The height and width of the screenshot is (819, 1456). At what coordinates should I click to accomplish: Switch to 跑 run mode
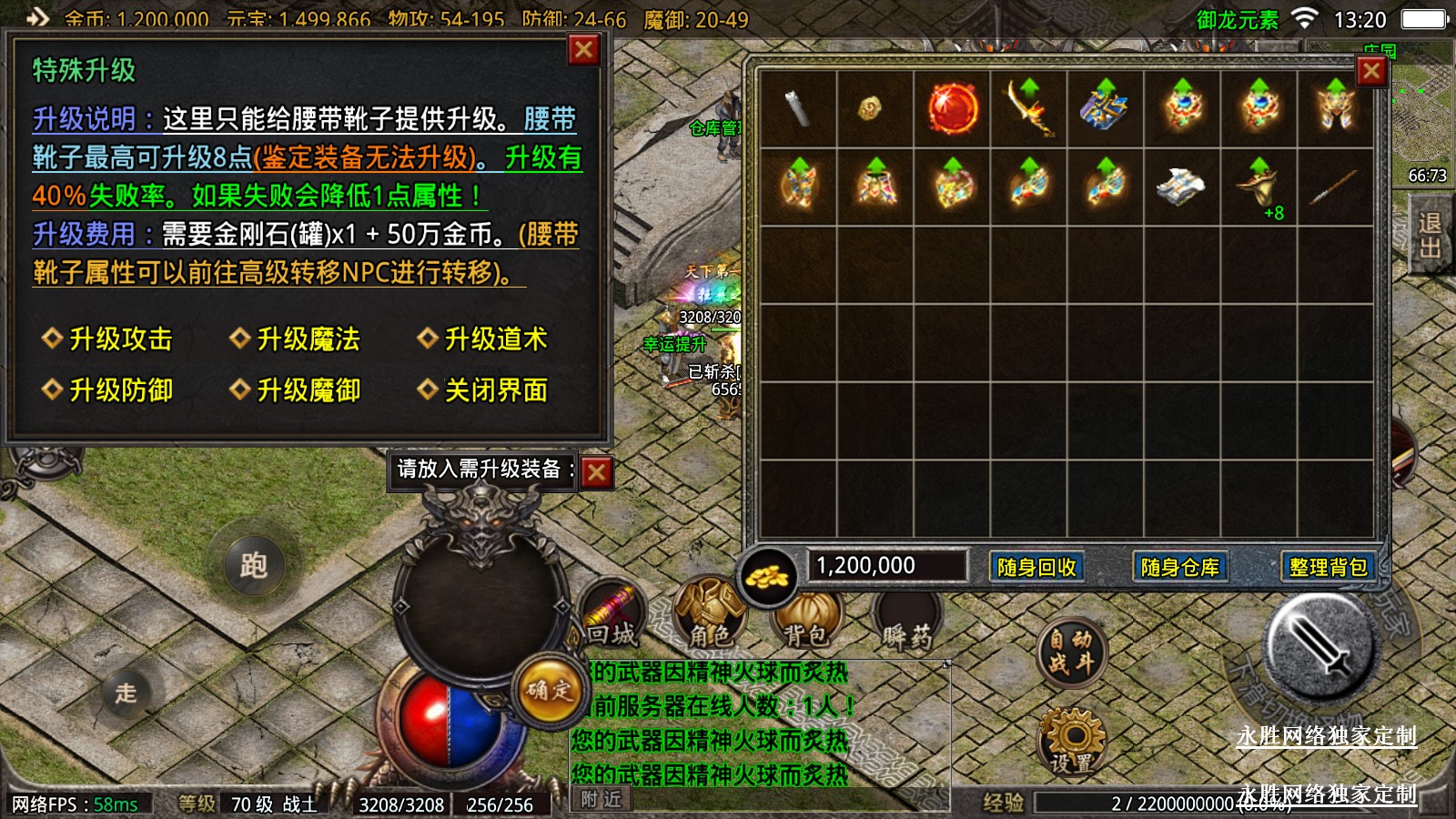coord(253,566)
